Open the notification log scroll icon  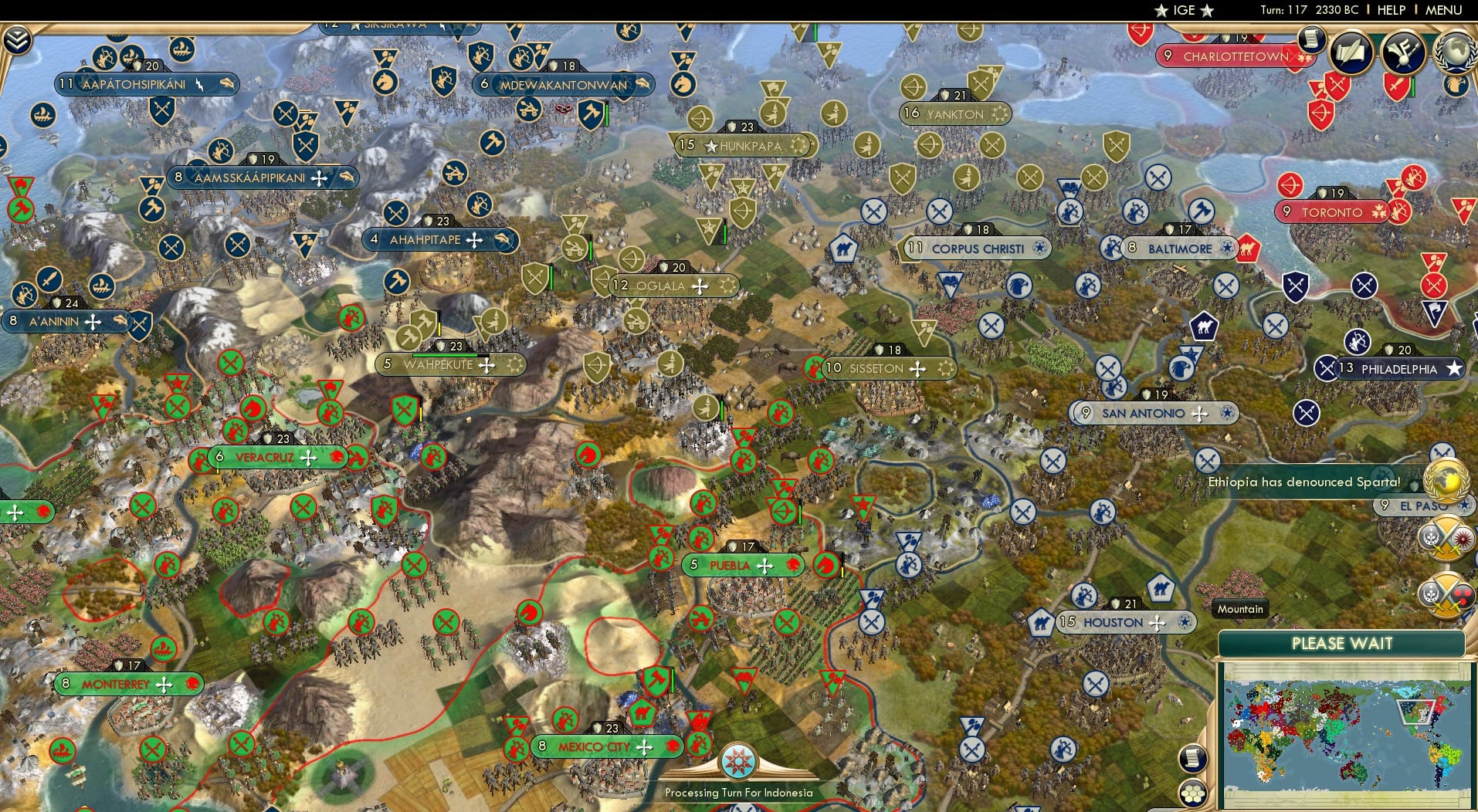pyautogui.click(x=1311, y=38)
